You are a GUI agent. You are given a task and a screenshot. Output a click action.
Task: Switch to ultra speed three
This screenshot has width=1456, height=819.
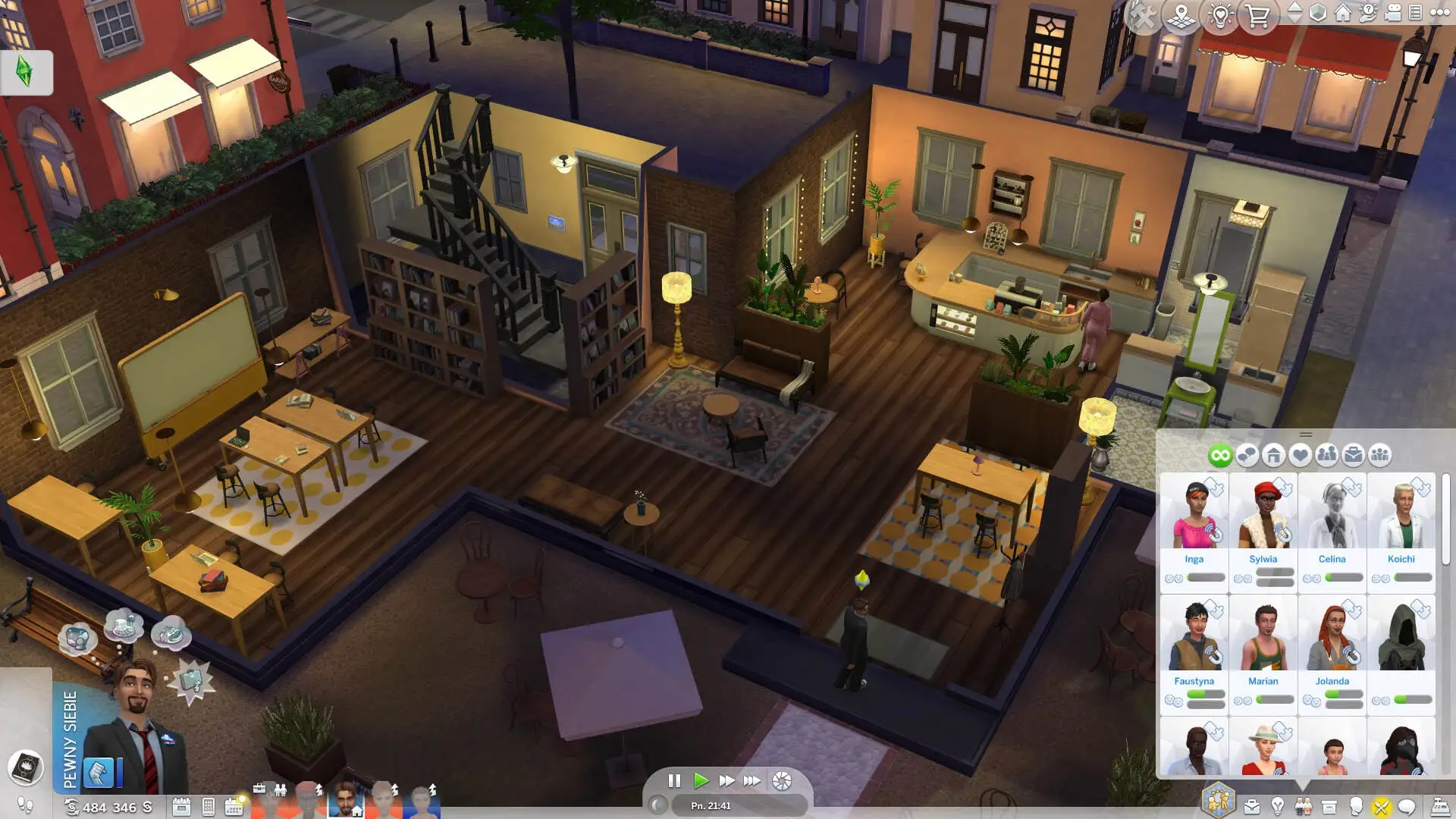click(752, 780)
